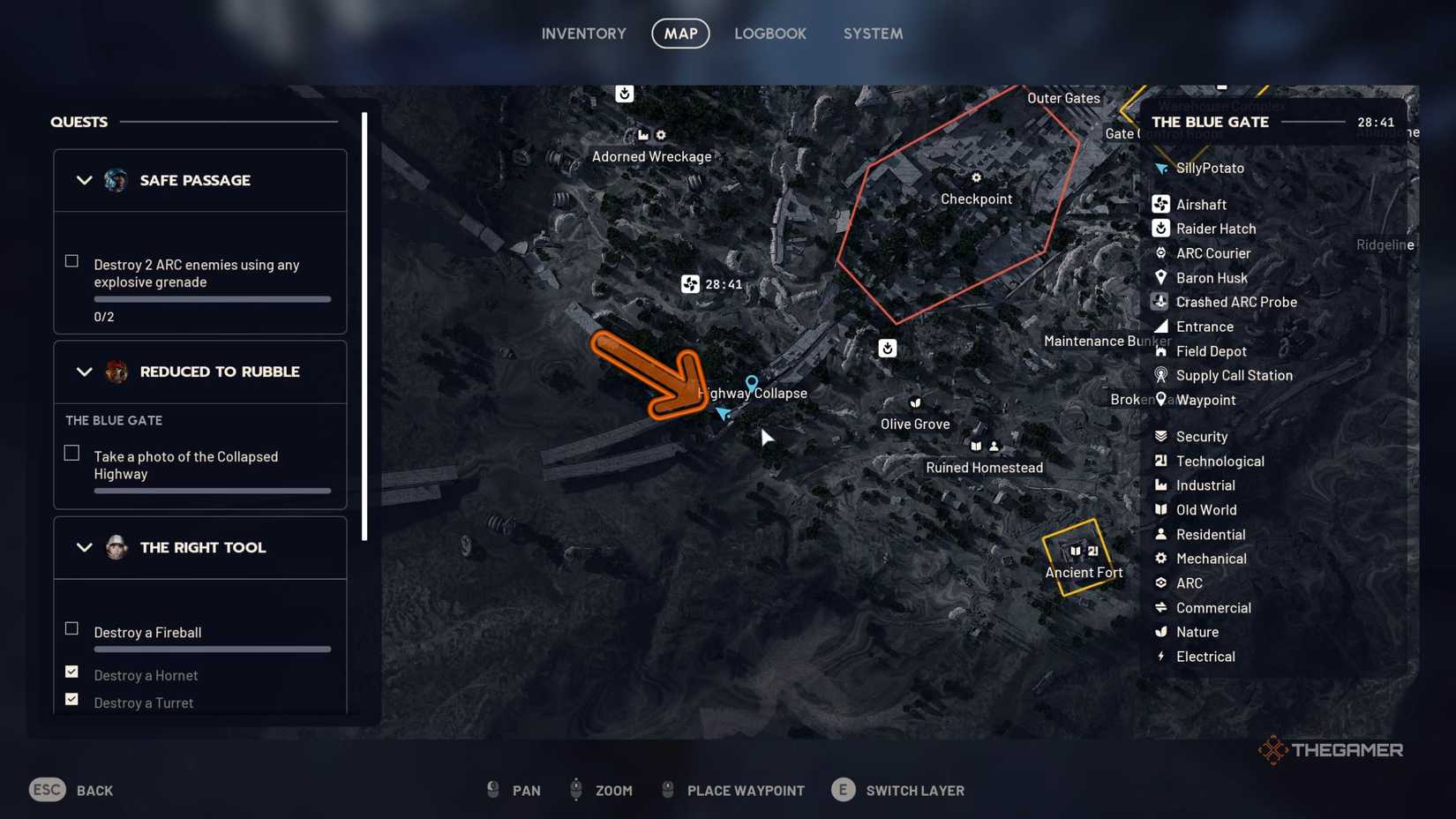Uncheck the Destroy a Hornet objective
This screenshot has width=1456, height=819.
tap(71, 672)
